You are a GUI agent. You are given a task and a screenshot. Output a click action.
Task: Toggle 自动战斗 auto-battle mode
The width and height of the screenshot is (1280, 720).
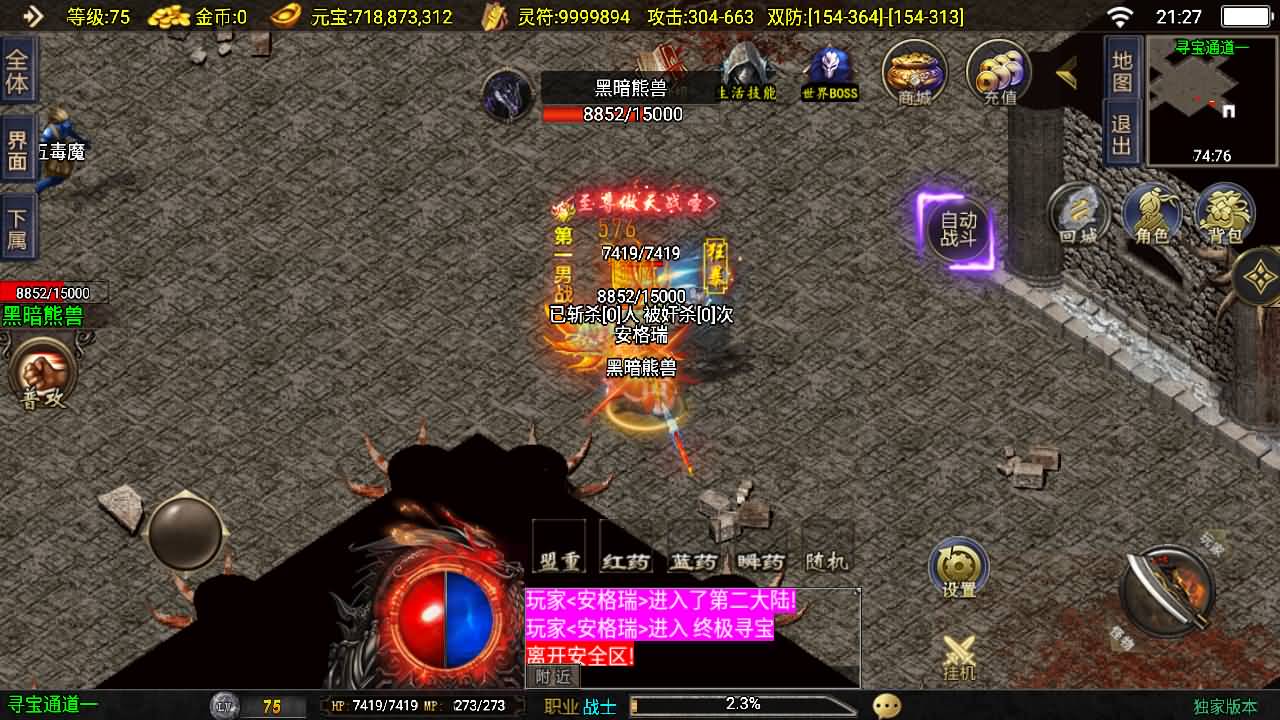click(957, 228)
